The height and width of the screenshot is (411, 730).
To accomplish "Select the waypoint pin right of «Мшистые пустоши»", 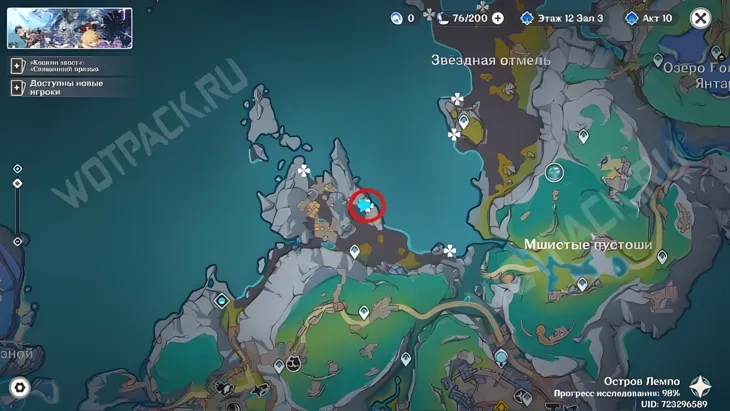I will [x=661, y=257].
